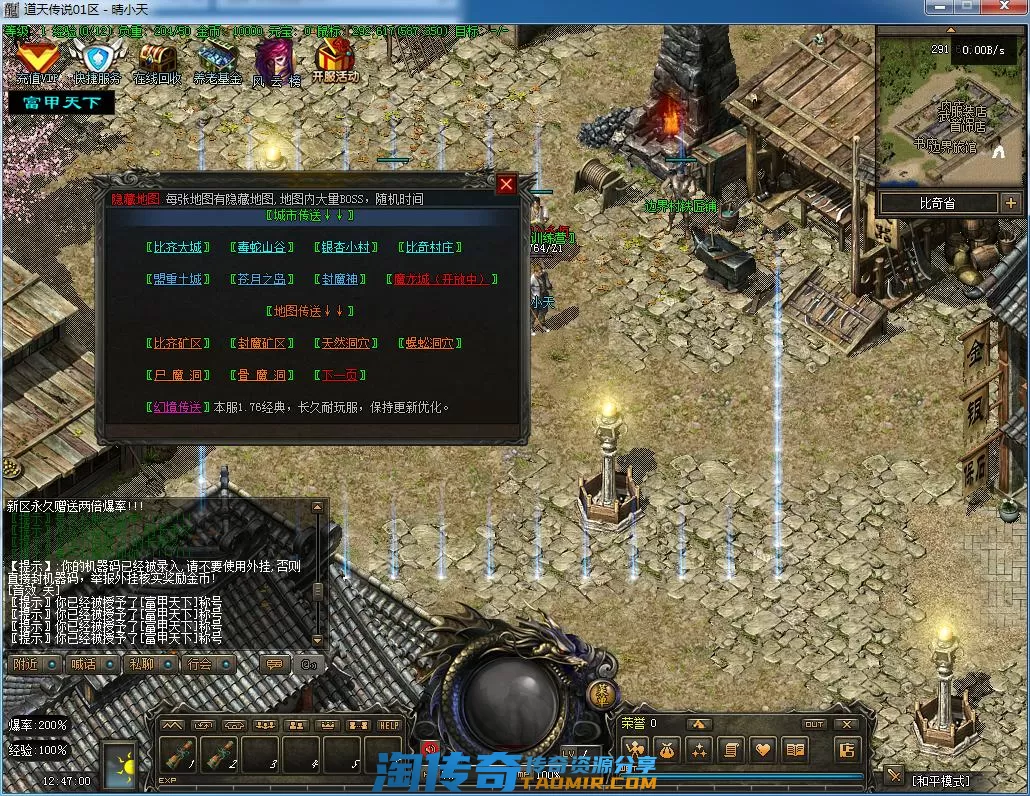This screenshot has width=1030, height=796.
Task: Open the 在线回收 treasure chest icon
Action: pyautogui.click(x=157, y=60)
